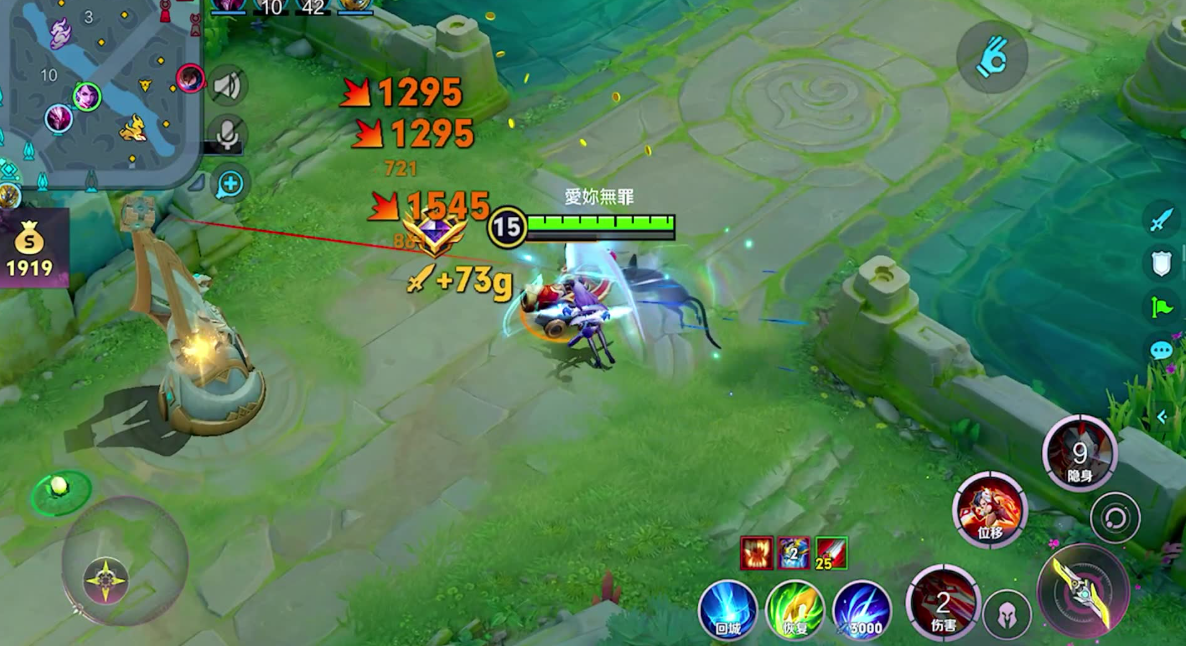1186x646 pixels.
Task: Send the shield defend signal
Action: pyautogui.click(x=1160, y=263)
